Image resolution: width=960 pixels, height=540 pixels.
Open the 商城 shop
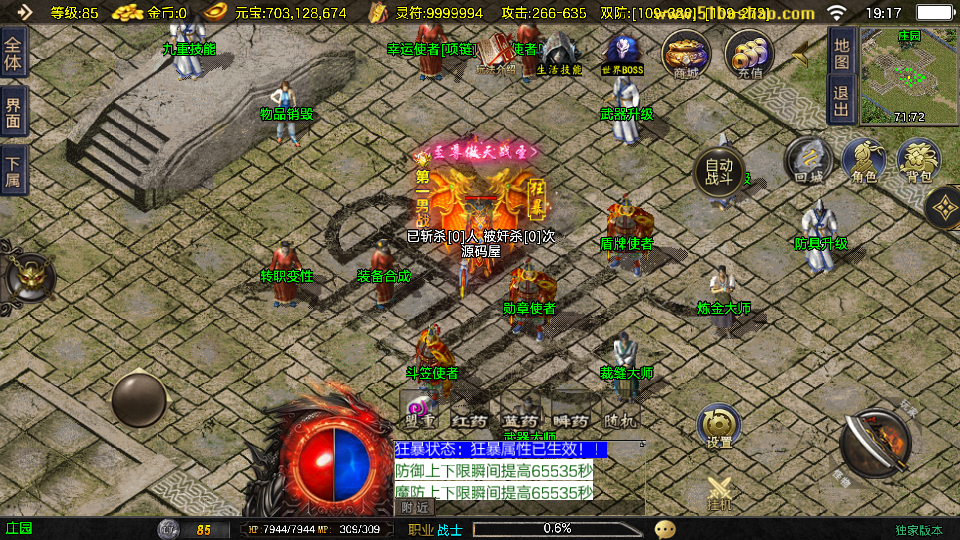click(686, 54)
